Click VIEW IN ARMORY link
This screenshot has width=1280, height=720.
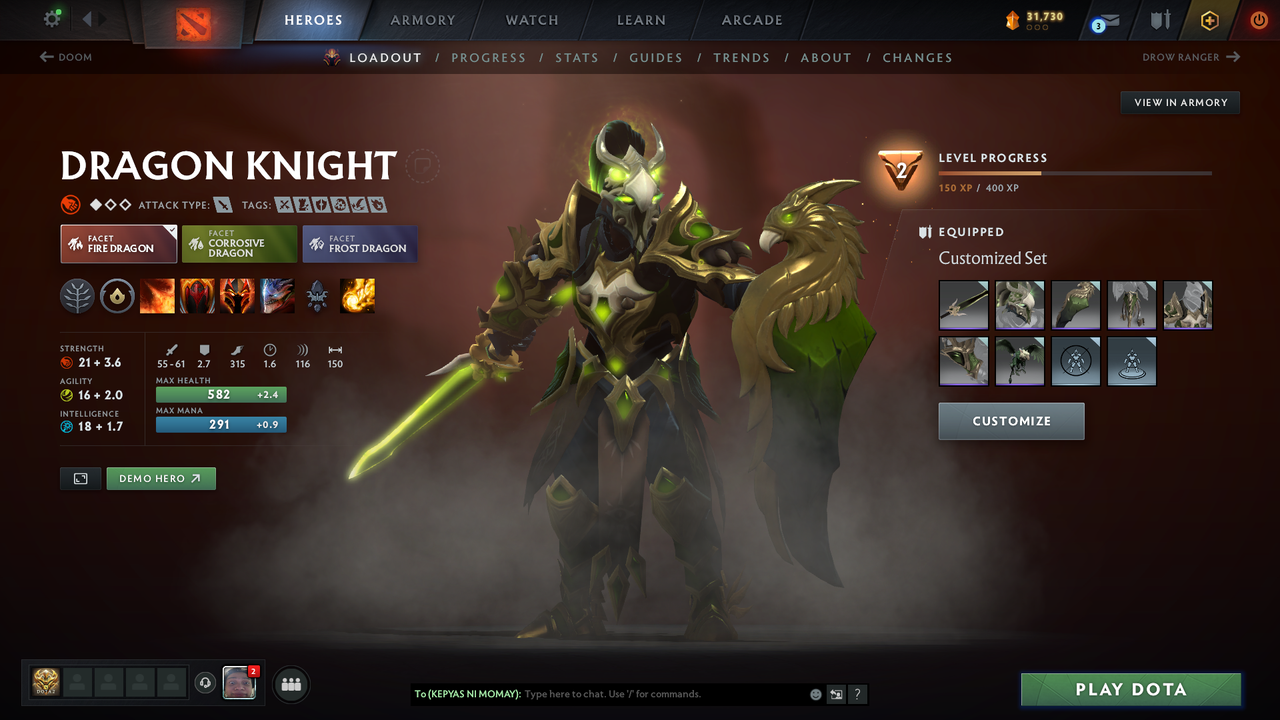pyautogui.click(x=1179, y=102)
